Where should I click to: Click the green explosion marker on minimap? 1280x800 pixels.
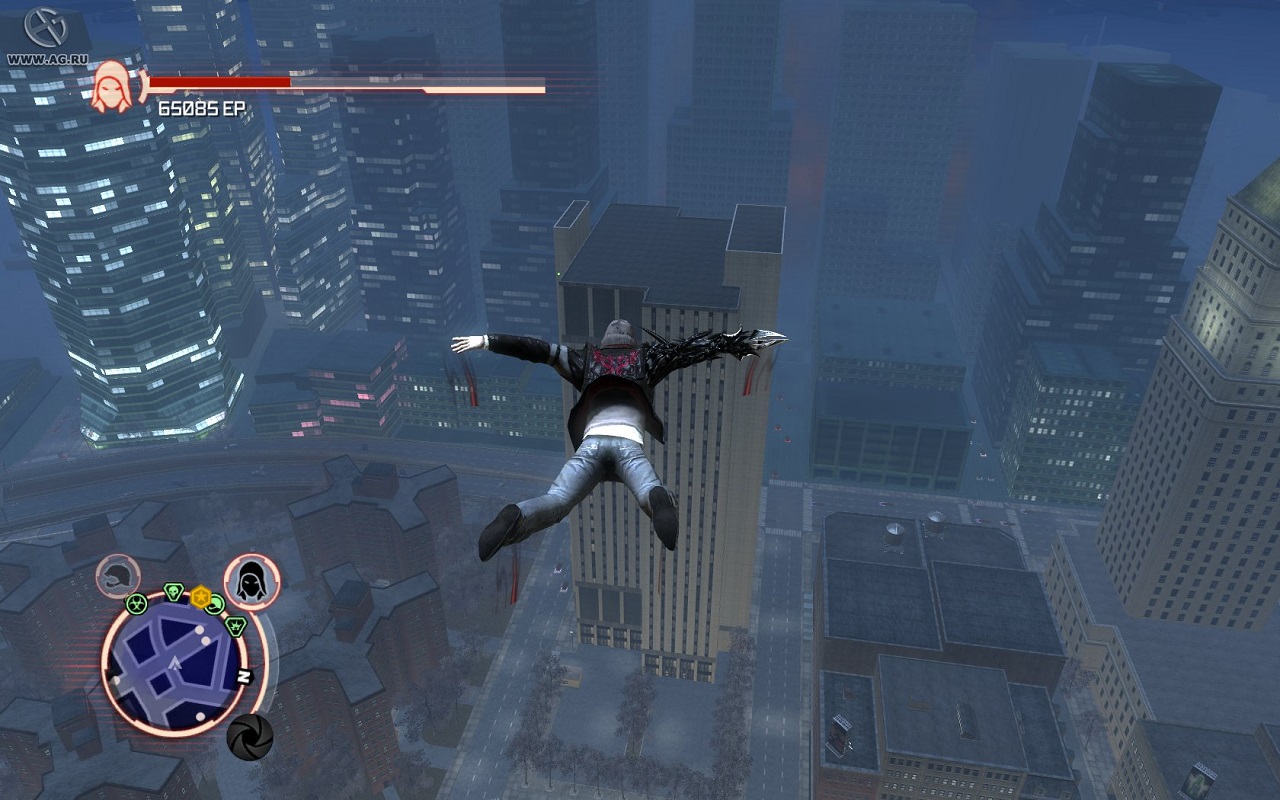pyautogui.click(x=236, y=626)
